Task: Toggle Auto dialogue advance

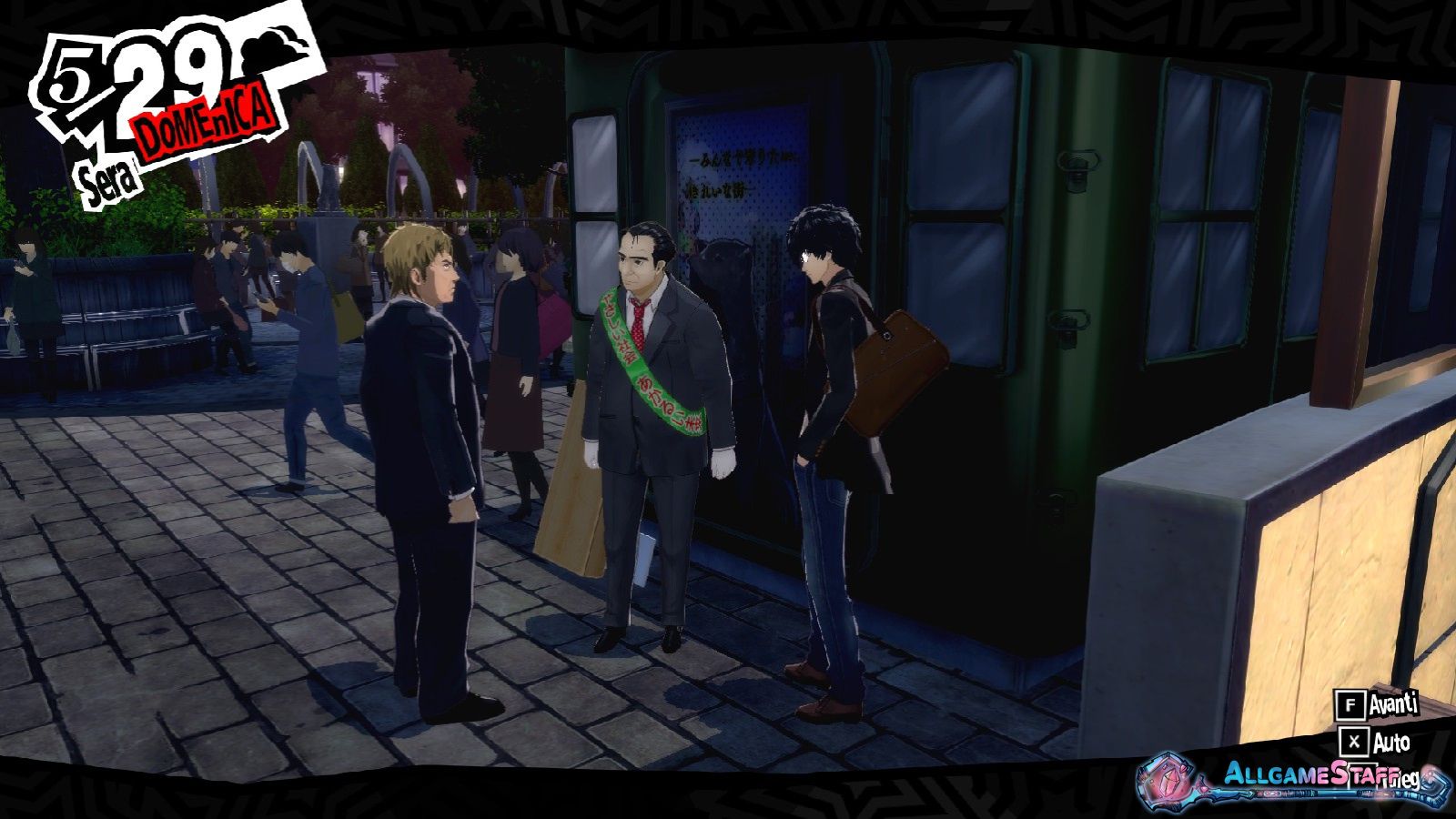Action: [x=1377, y=743]
